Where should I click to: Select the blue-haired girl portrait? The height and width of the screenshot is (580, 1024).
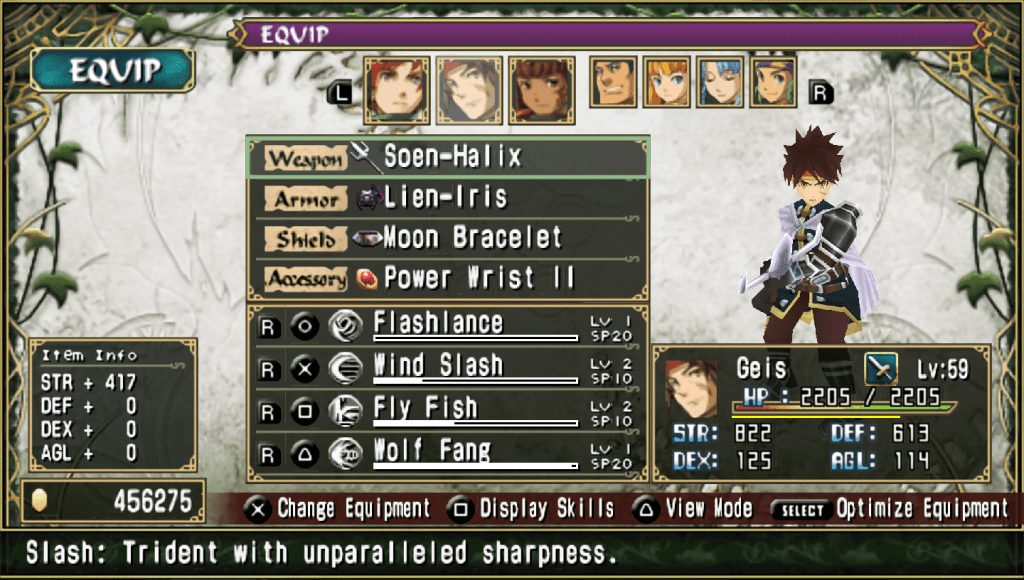click(720, 82)
